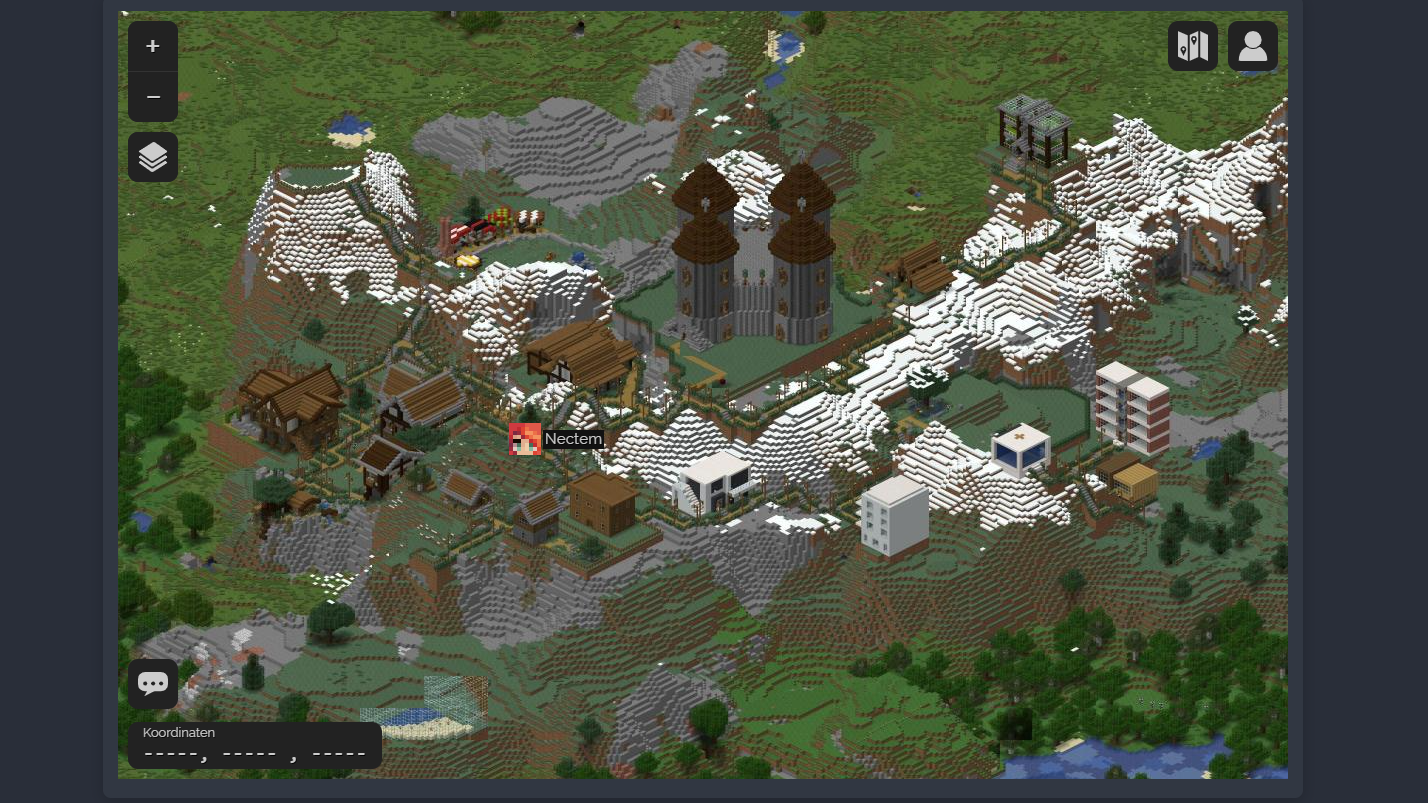Click Nectem's player avatar marker
The height and width of the screenshot is (803, 1428).
point(525,439)
